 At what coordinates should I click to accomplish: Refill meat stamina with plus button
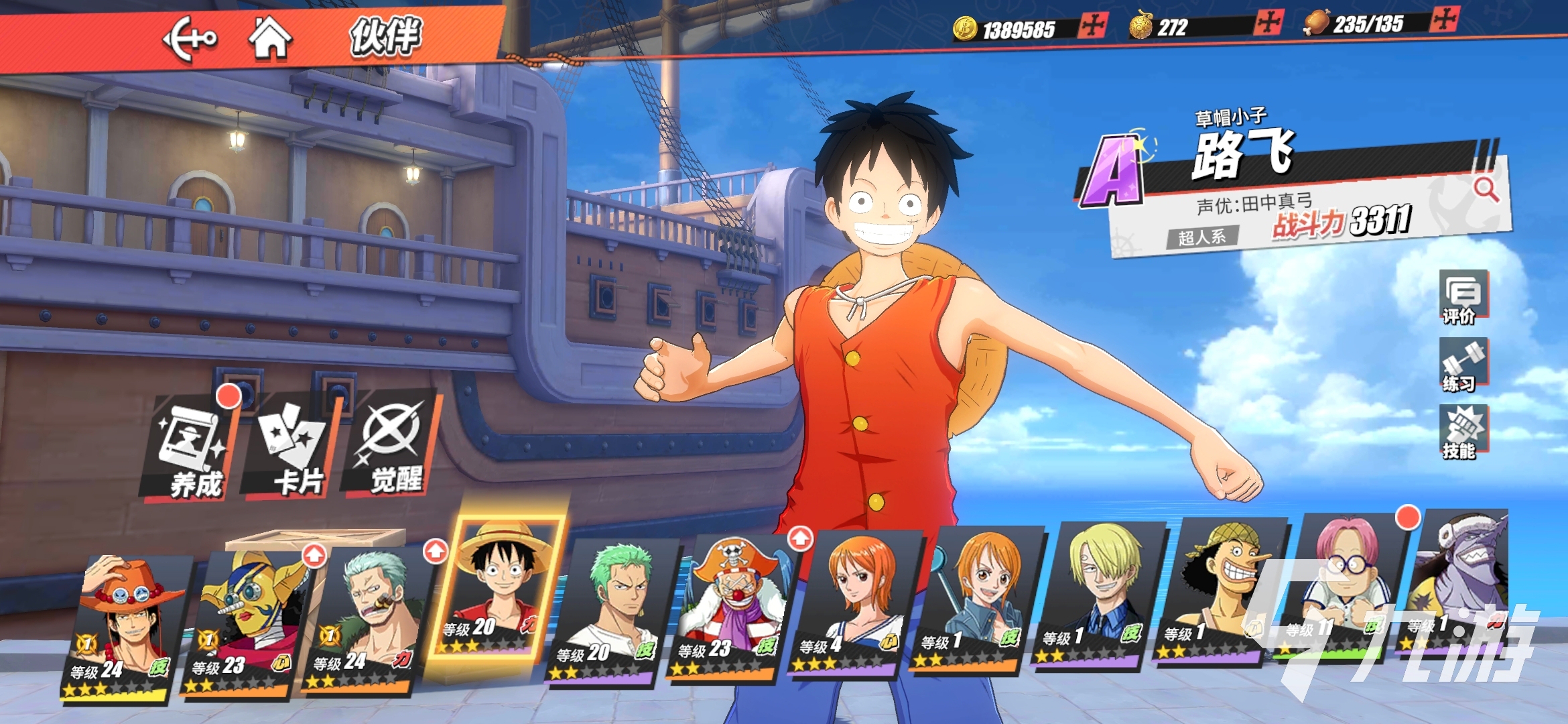[1443, 19]
